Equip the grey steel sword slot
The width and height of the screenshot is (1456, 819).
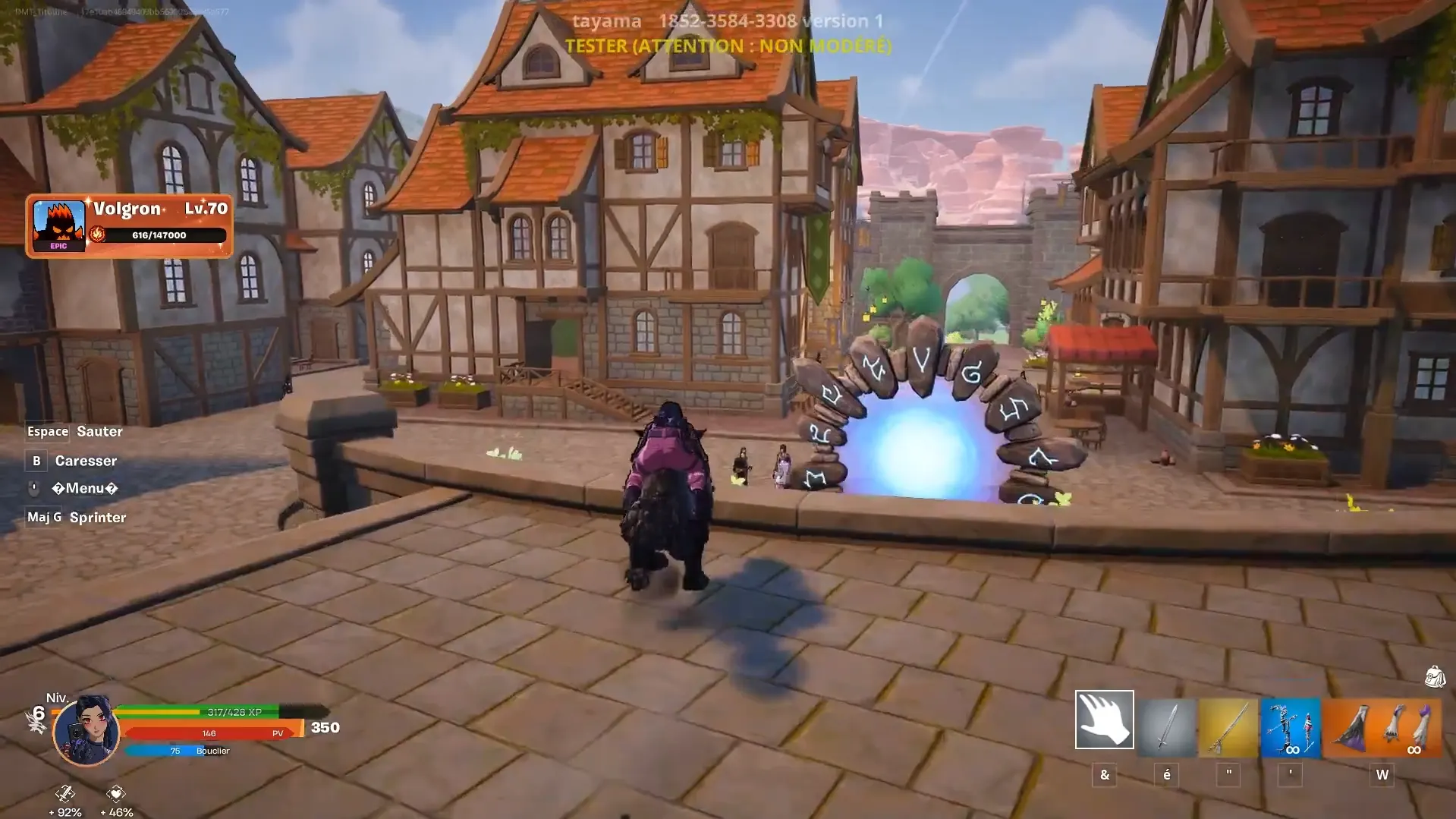click(1166, 728)
